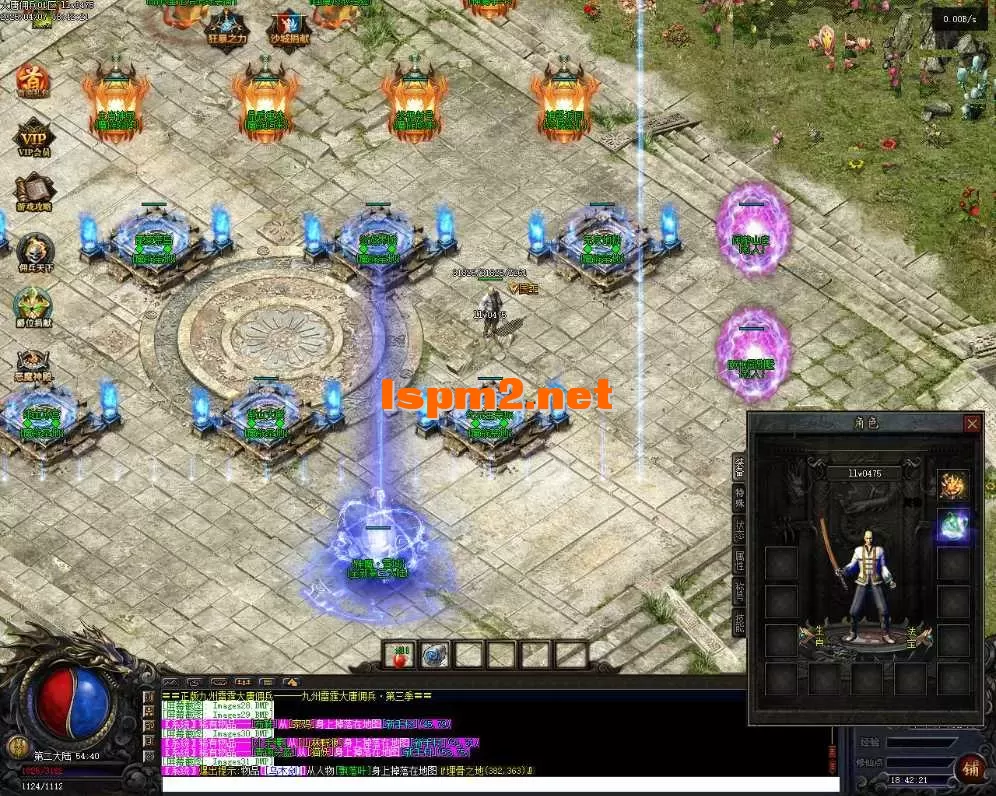Select the glowing green gem equipment slot
Image resolution: width=996 pixels, height=796 pixels.
[x=953, y=525]
